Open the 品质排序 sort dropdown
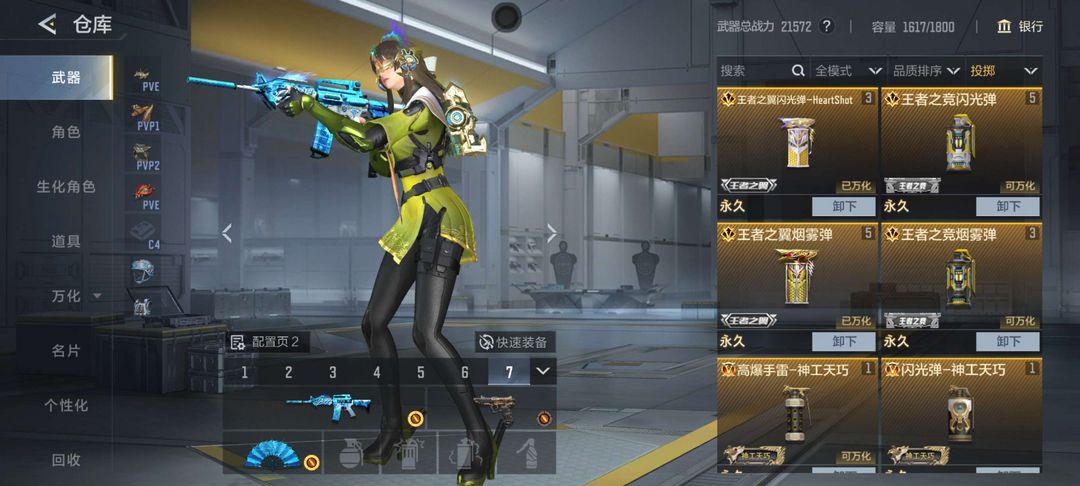Image resolution: width=1080 pixels, height=486 pixels. [x=925, y=71]
